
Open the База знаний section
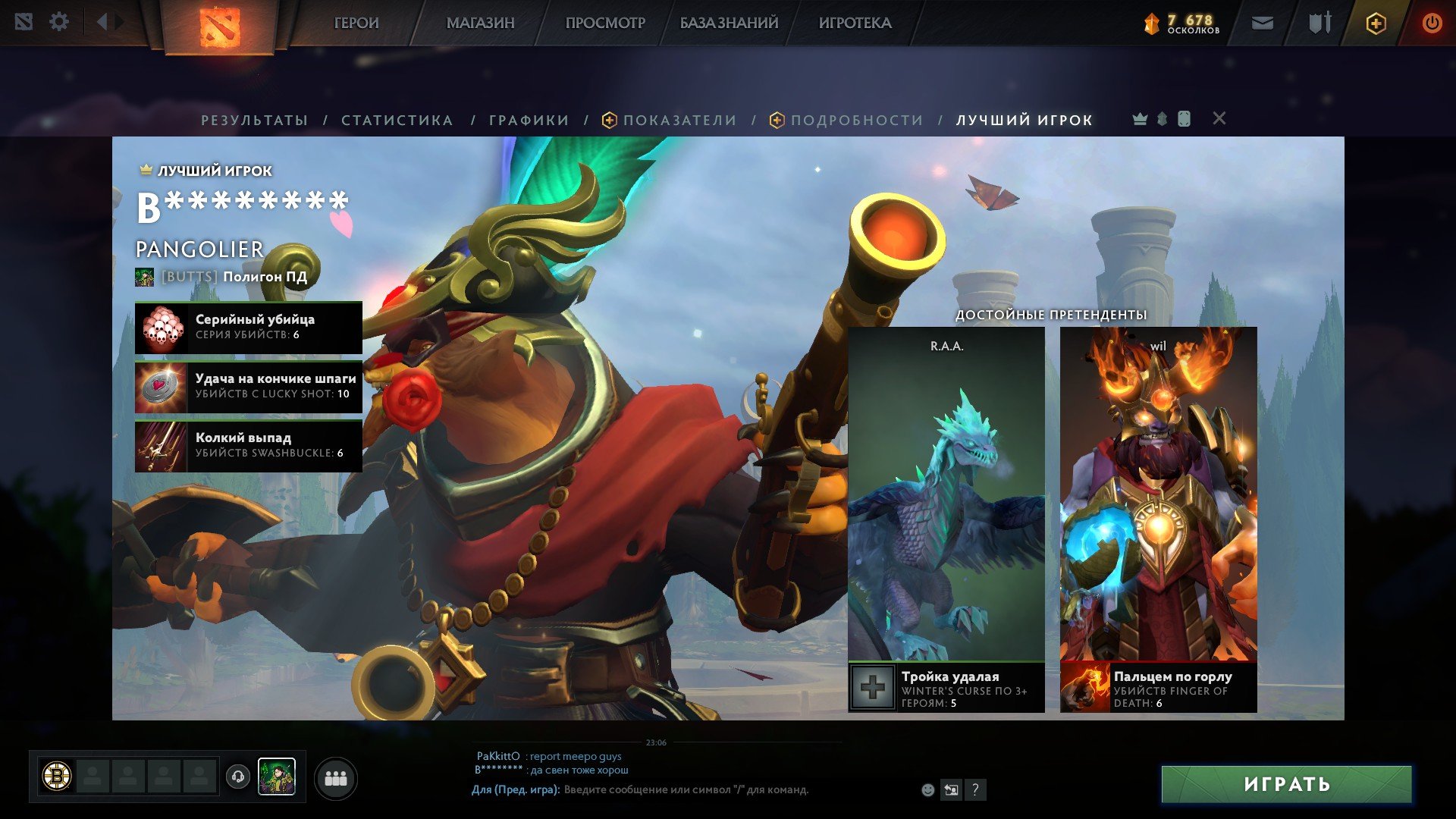pyautogui.click(x=729, y=24)
